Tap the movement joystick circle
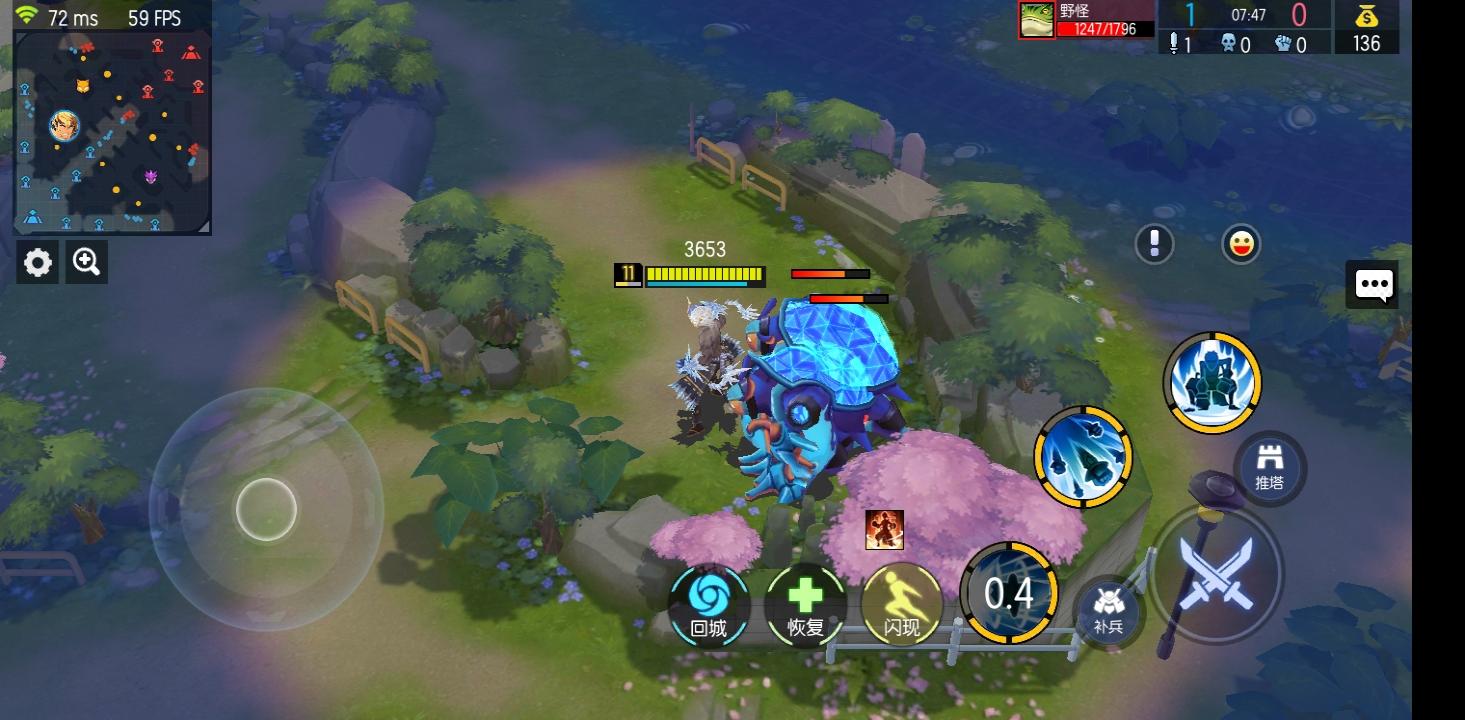 [x=267, y=510]
